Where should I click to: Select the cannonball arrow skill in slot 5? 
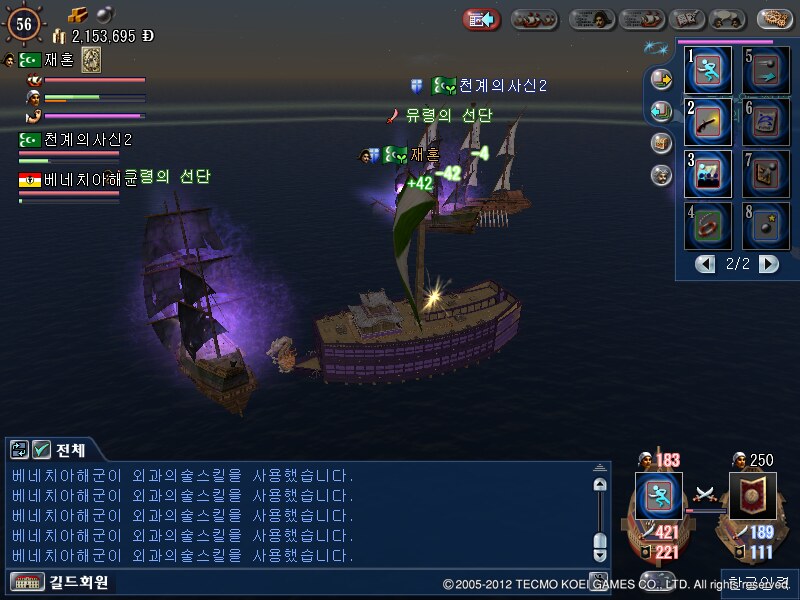coord(766,70)
